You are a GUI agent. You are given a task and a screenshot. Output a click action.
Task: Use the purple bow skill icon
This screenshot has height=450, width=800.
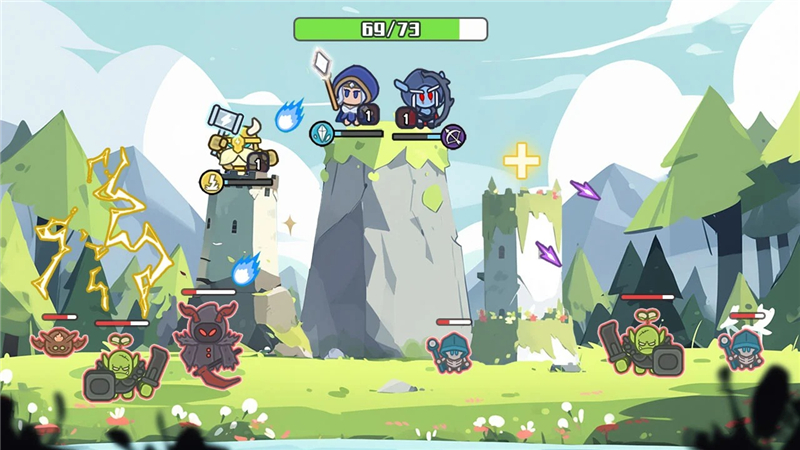tap(454, 136)
